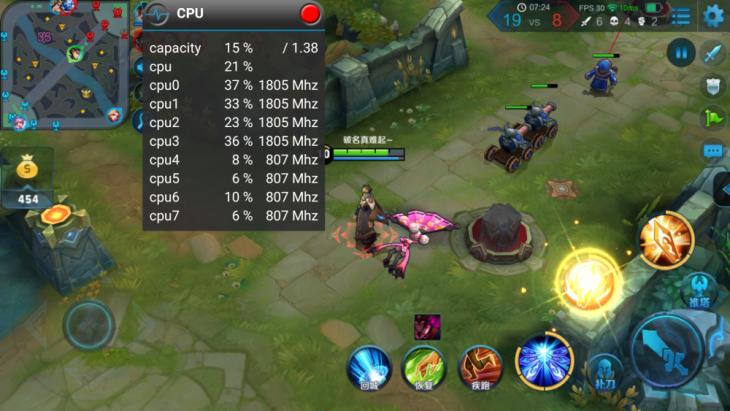730x411 pixels.
Task: Activate the Recall (回城) spell
Action: click(x=369, y=366)
